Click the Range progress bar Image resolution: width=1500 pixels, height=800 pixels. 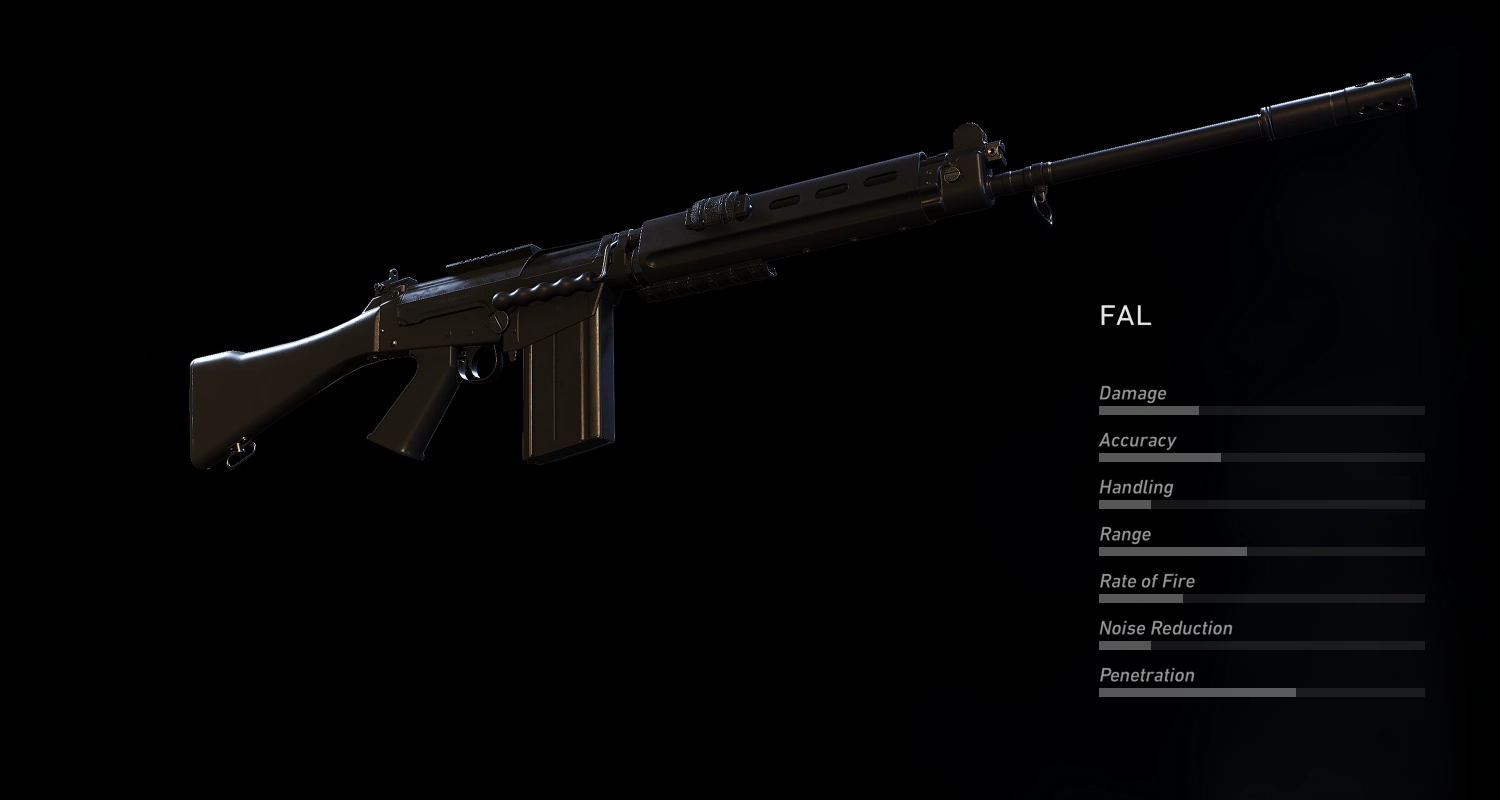pos(1260,551)
